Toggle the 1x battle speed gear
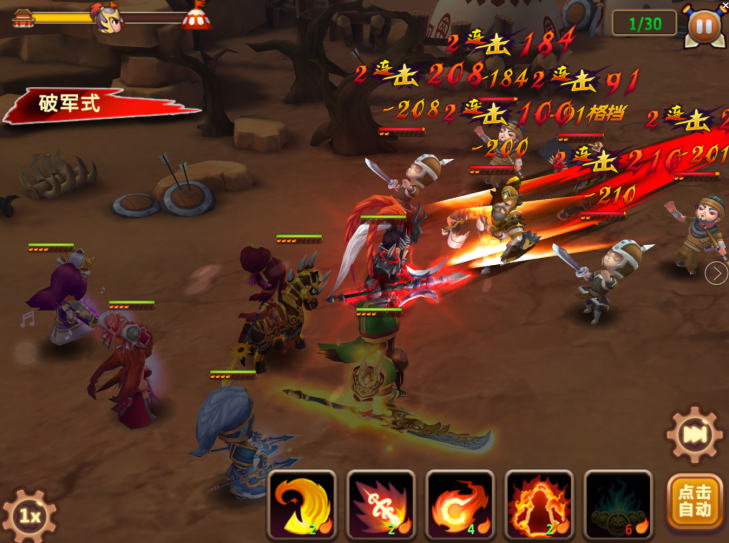729x543 pixels. (x=30, y=515)
